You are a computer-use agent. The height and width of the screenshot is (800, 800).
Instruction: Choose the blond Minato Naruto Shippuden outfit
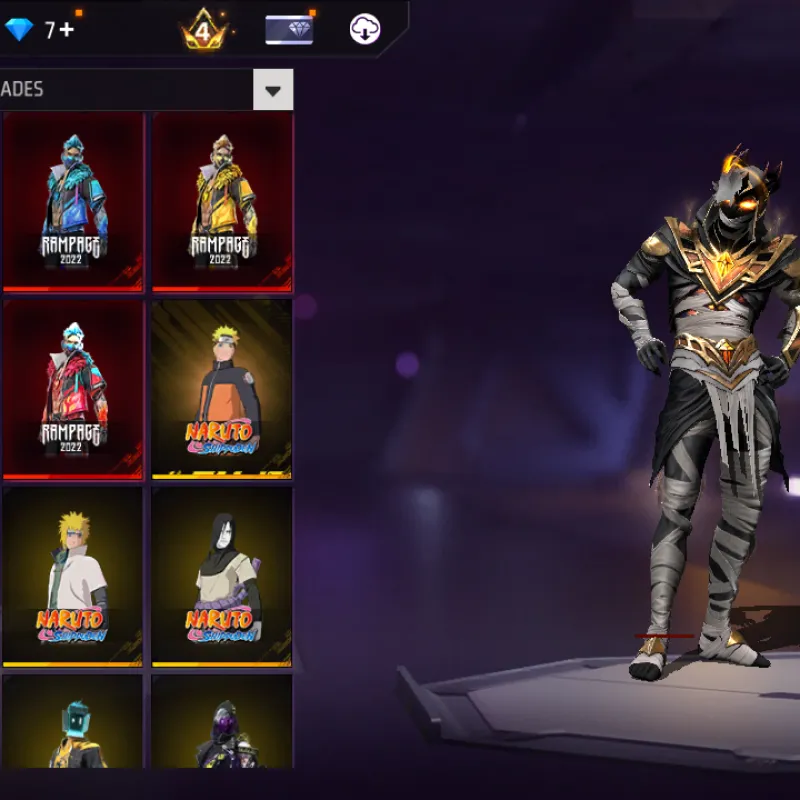(x=72, y=576)
